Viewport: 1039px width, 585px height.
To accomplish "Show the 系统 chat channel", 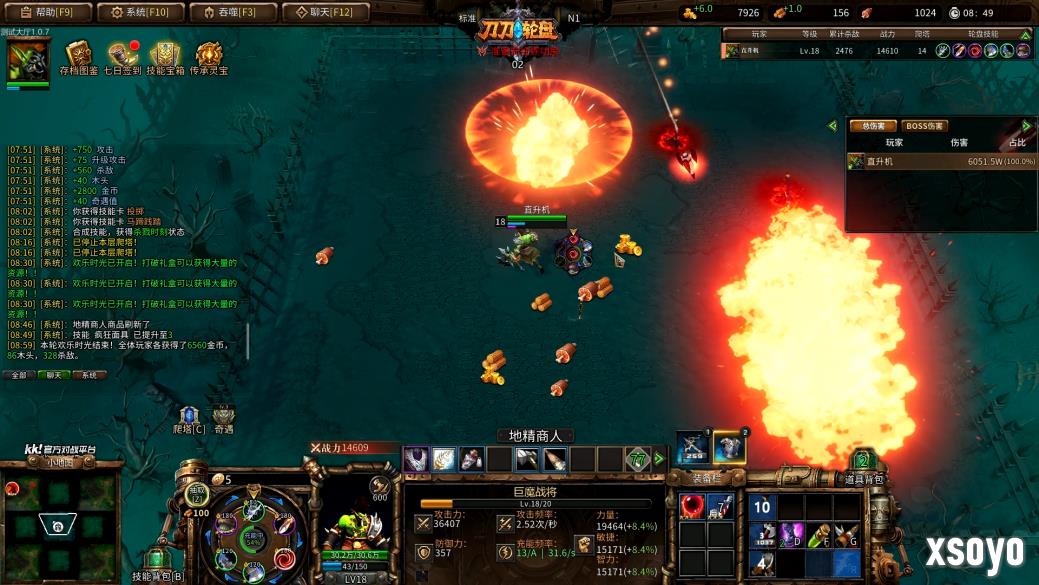I will tap(89, 375).
